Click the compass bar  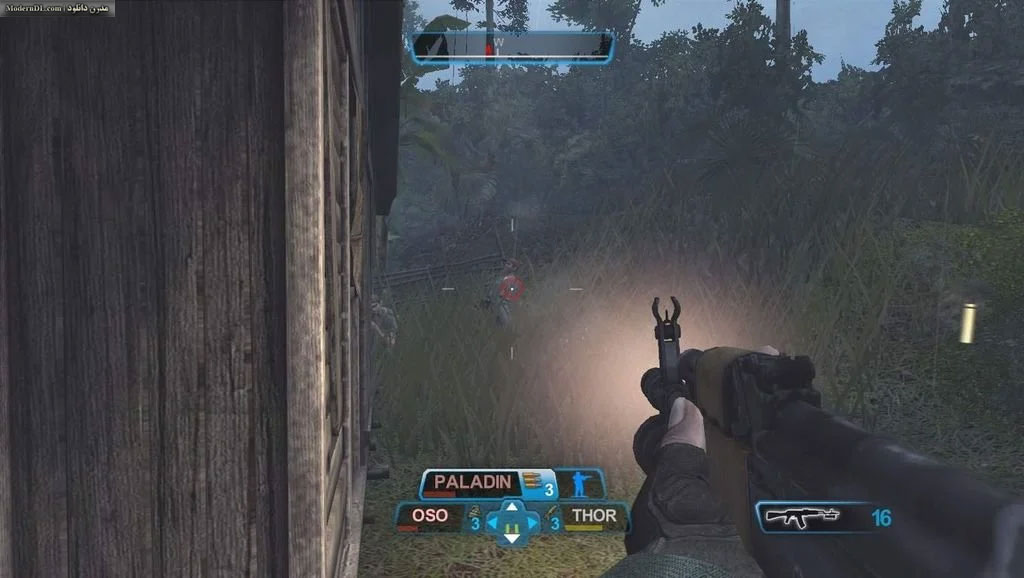511,46
